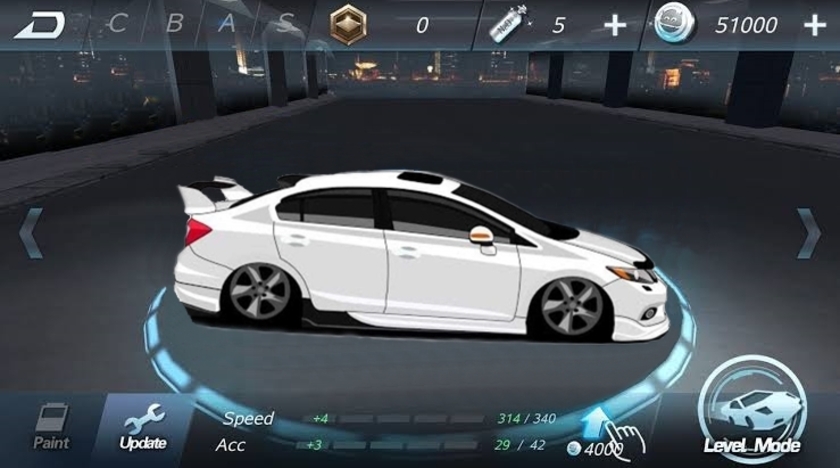The height and width of the screenshot is (468, 840).
Task: Select the D class tab
Action: coord(40,25)
